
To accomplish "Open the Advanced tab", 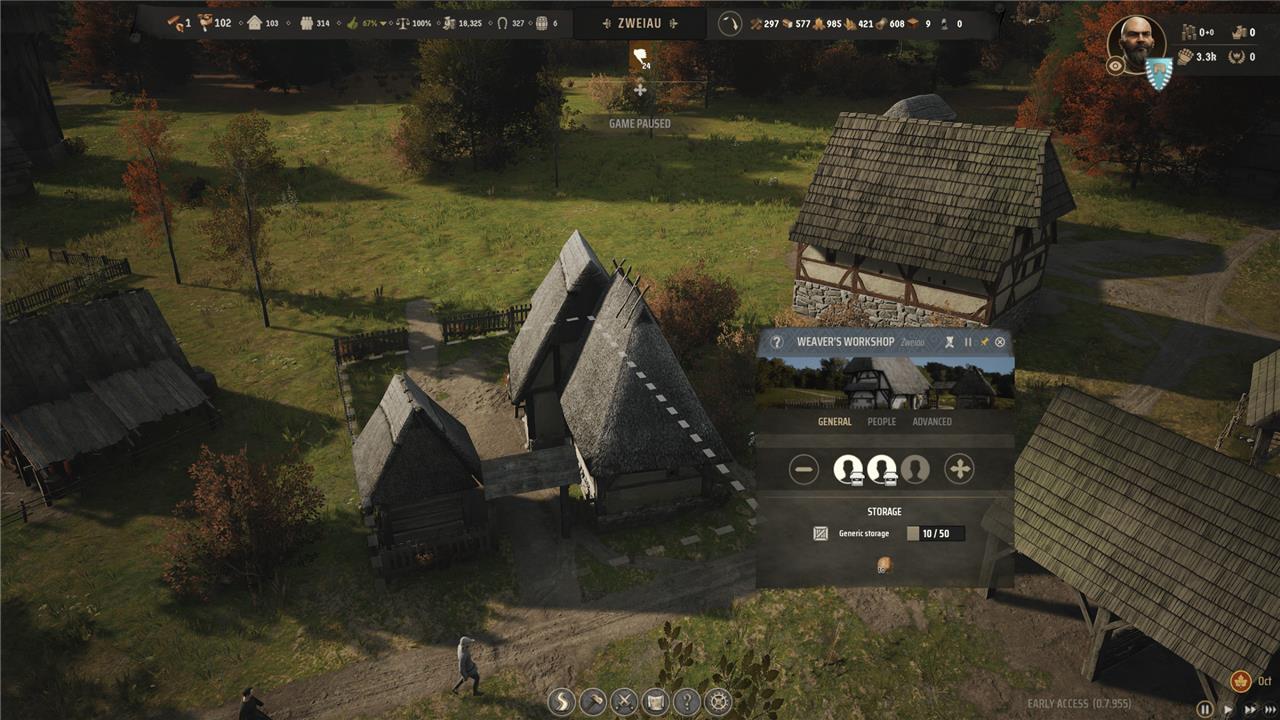I will 931,422.
